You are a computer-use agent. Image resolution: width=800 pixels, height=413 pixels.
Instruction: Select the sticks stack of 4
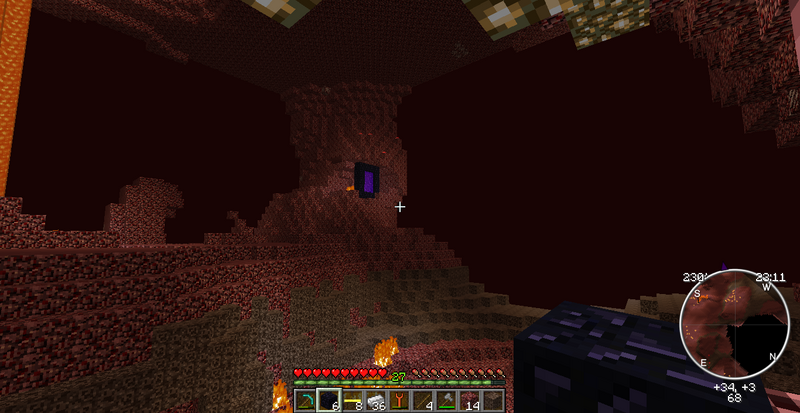click(x=422, y=400)
